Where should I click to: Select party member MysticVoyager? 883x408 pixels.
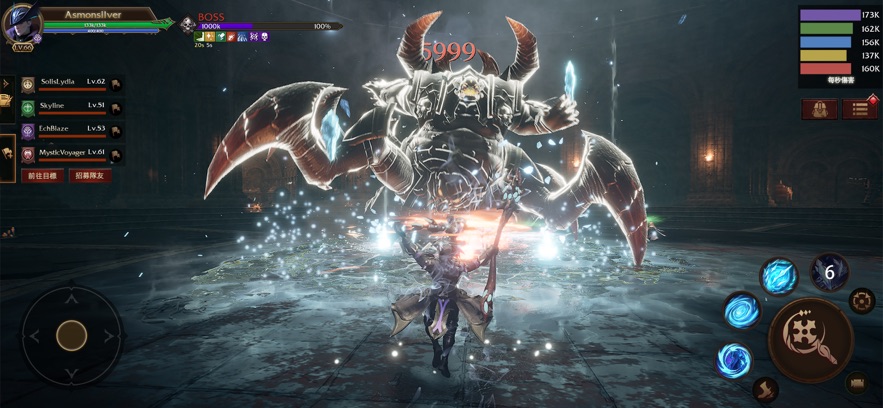[66, 153]
